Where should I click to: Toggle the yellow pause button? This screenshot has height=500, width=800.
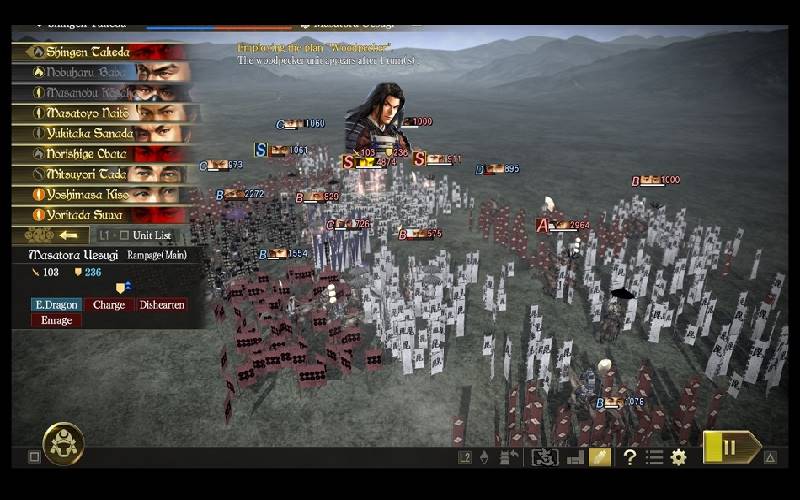pos(730,447)
